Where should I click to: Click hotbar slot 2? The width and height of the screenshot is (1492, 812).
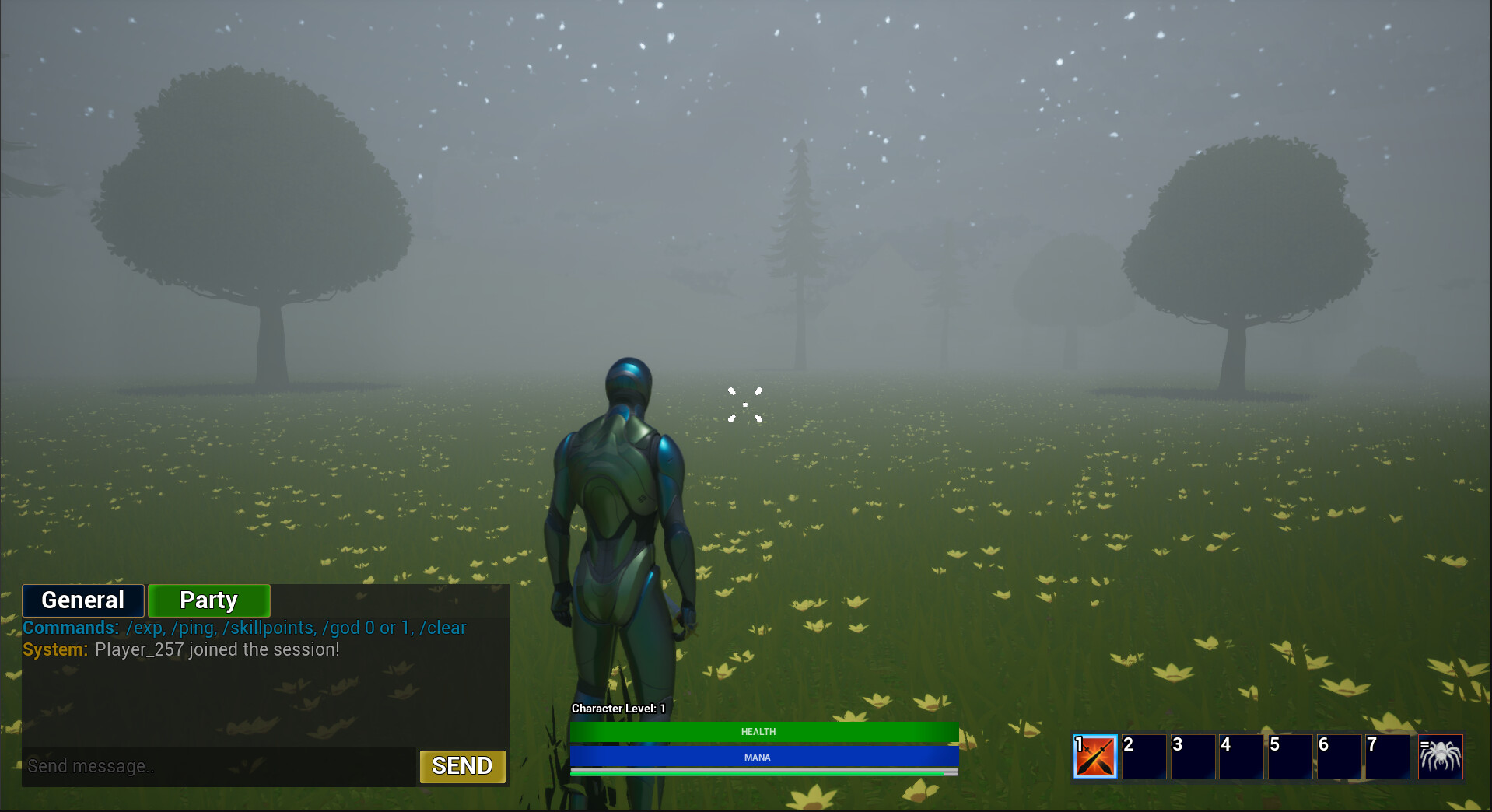(1144, 756)
